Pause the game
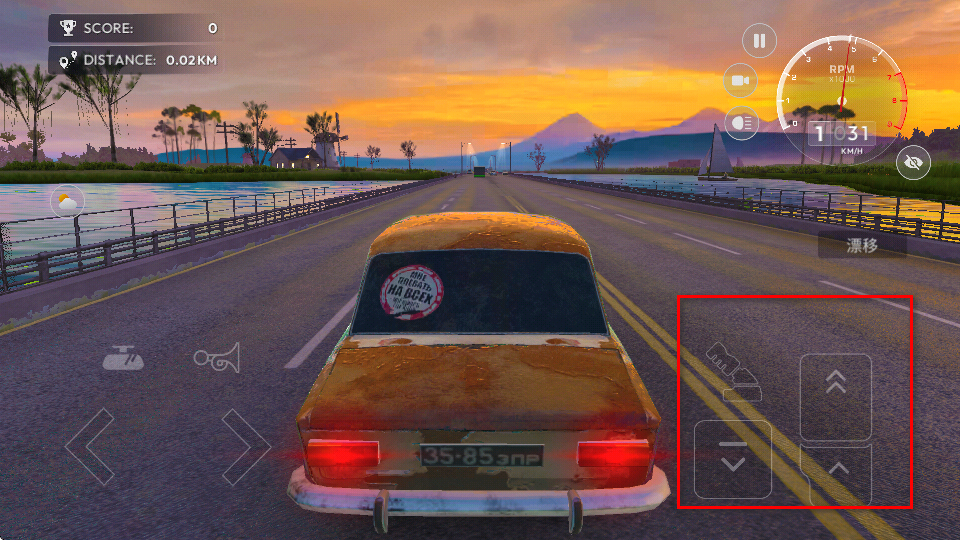This screenshot has width=960, height=540. [759, 41]
